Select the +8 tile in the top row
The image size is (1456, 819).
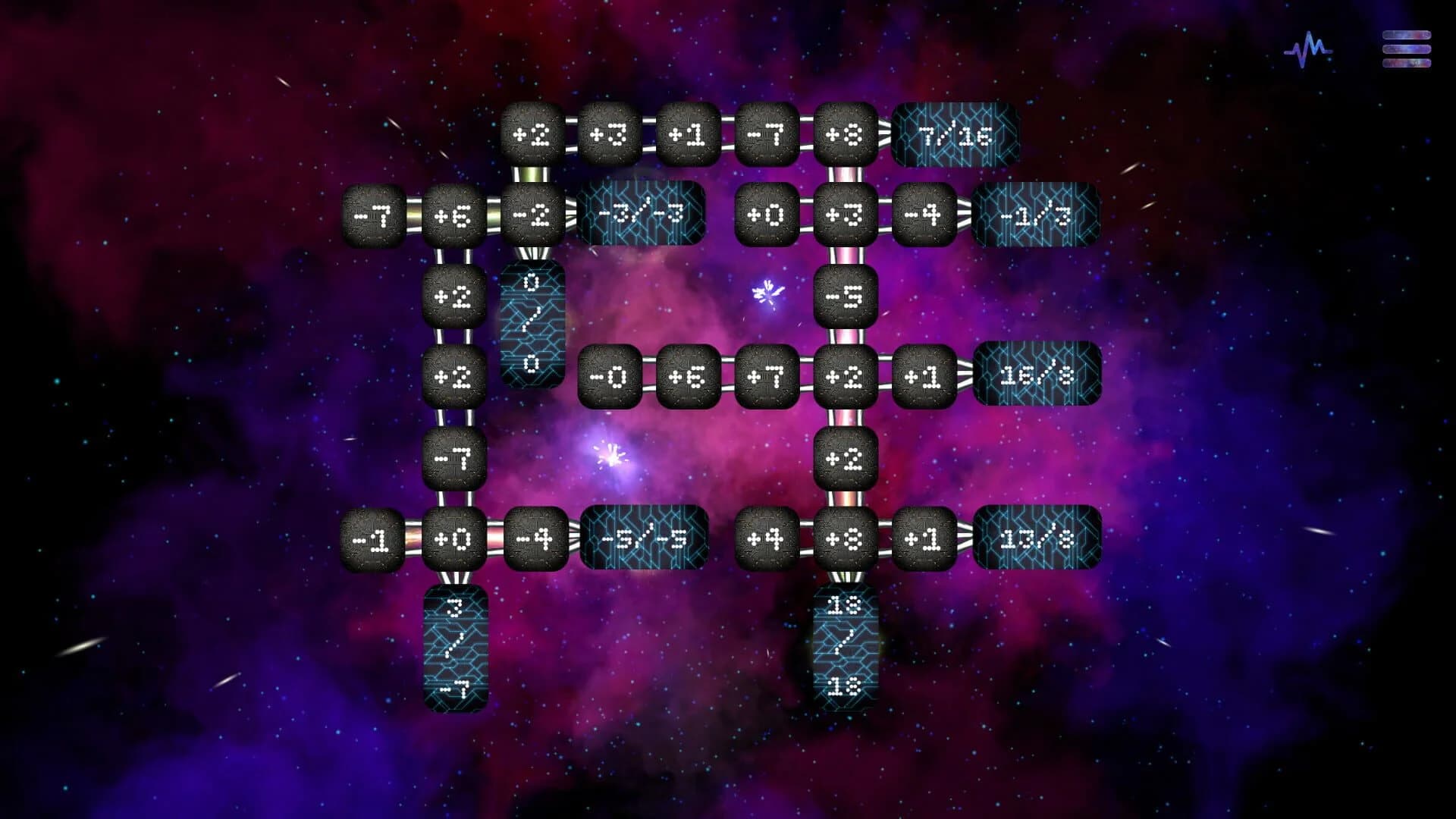(x=844, y=136)
